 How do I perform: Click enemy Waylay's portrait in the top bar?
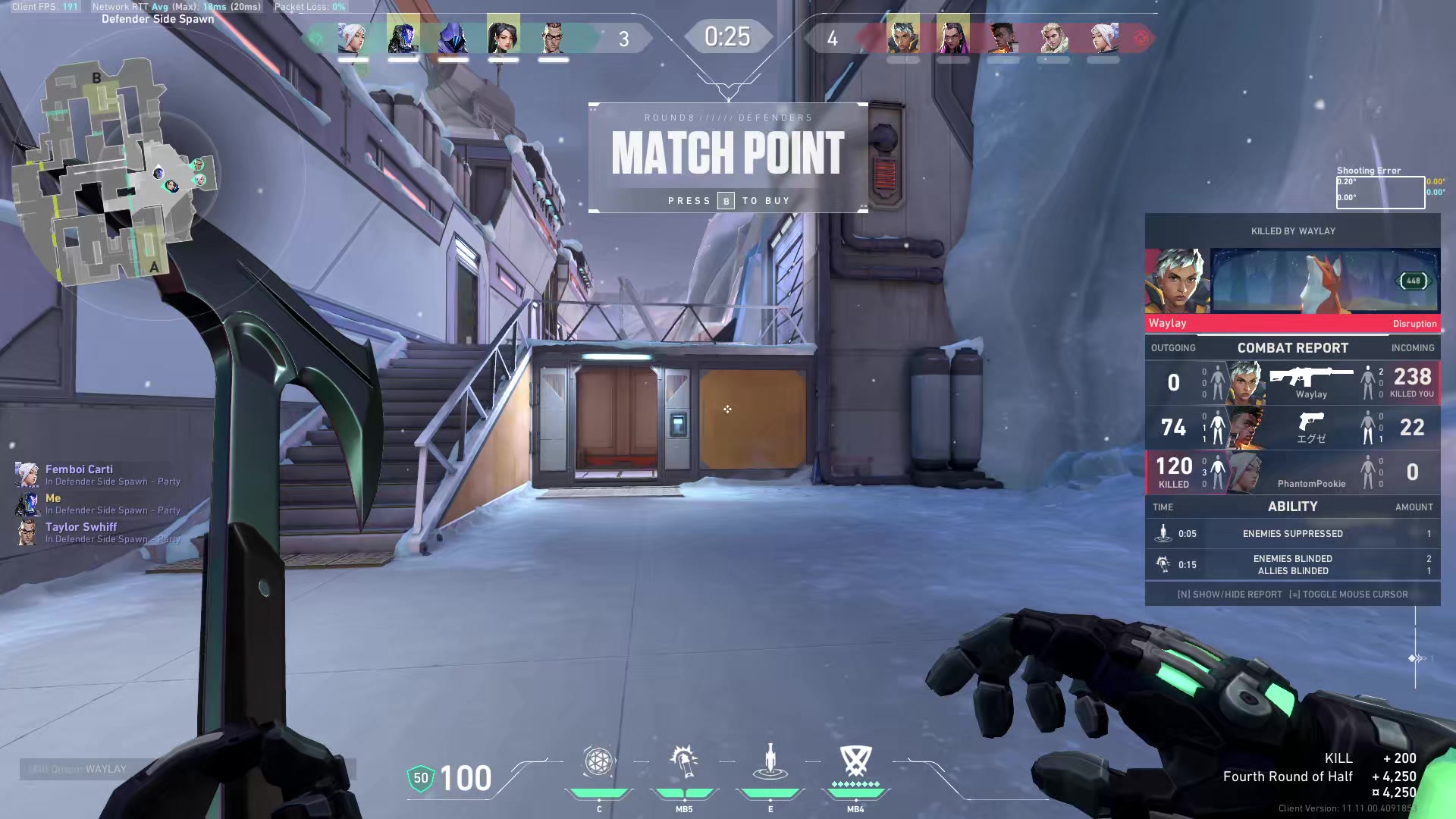[903, 36]
